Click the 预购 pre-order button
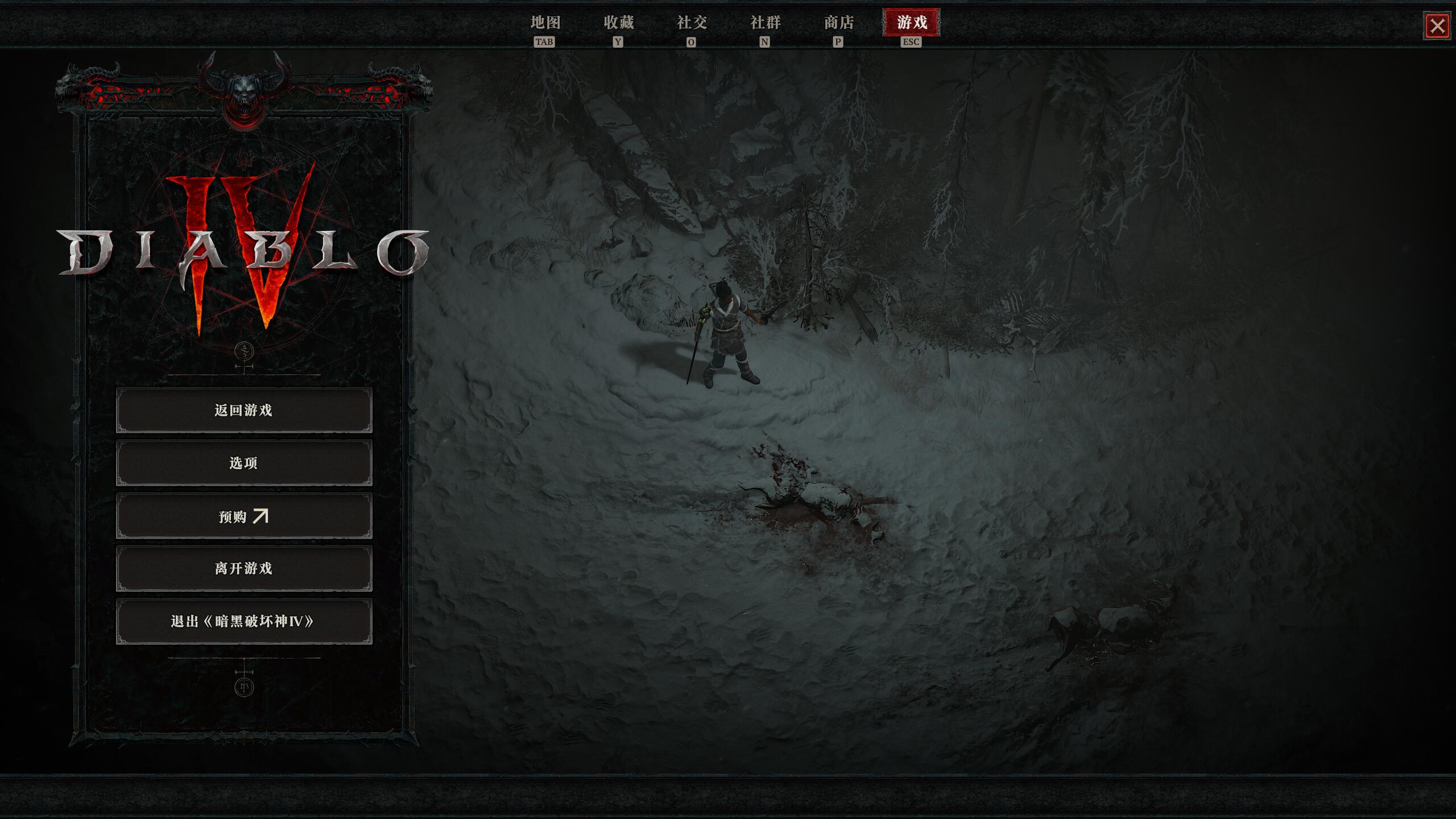This screenshot has height=819, width=1456. (x=244, y=516)
